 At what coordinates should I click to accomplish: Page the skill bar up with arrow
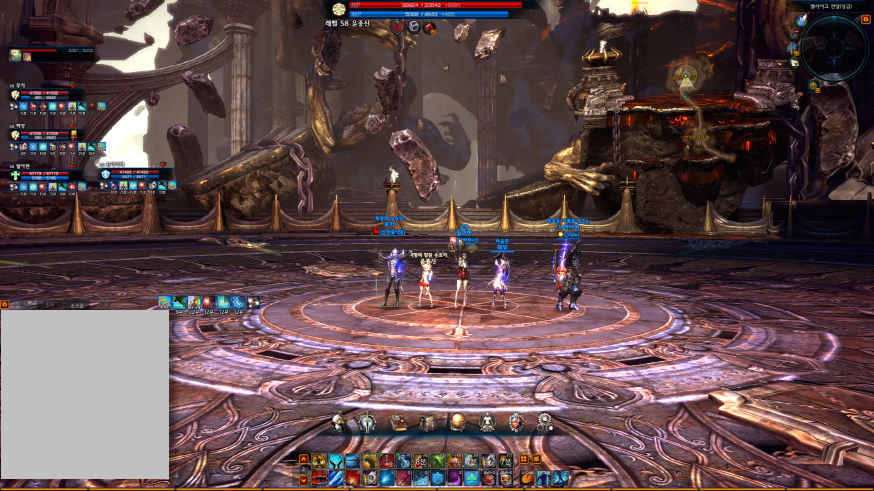(x=303, y=459)
